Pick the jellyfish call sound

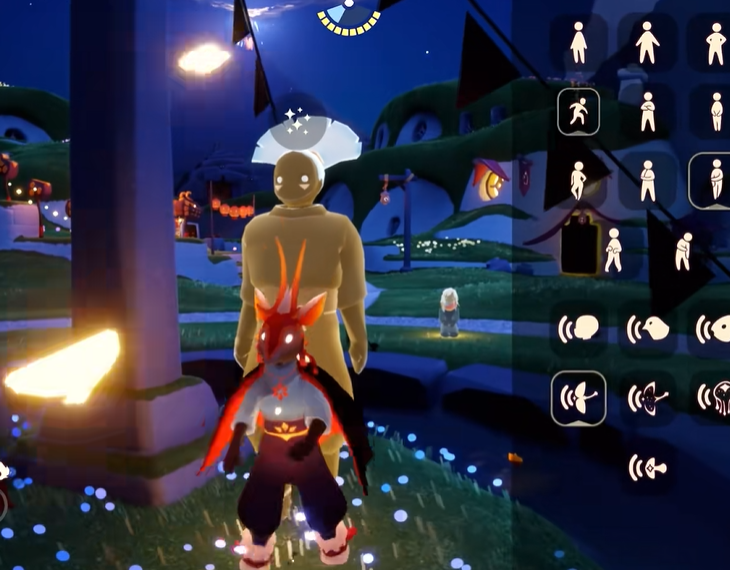point(714,398)
